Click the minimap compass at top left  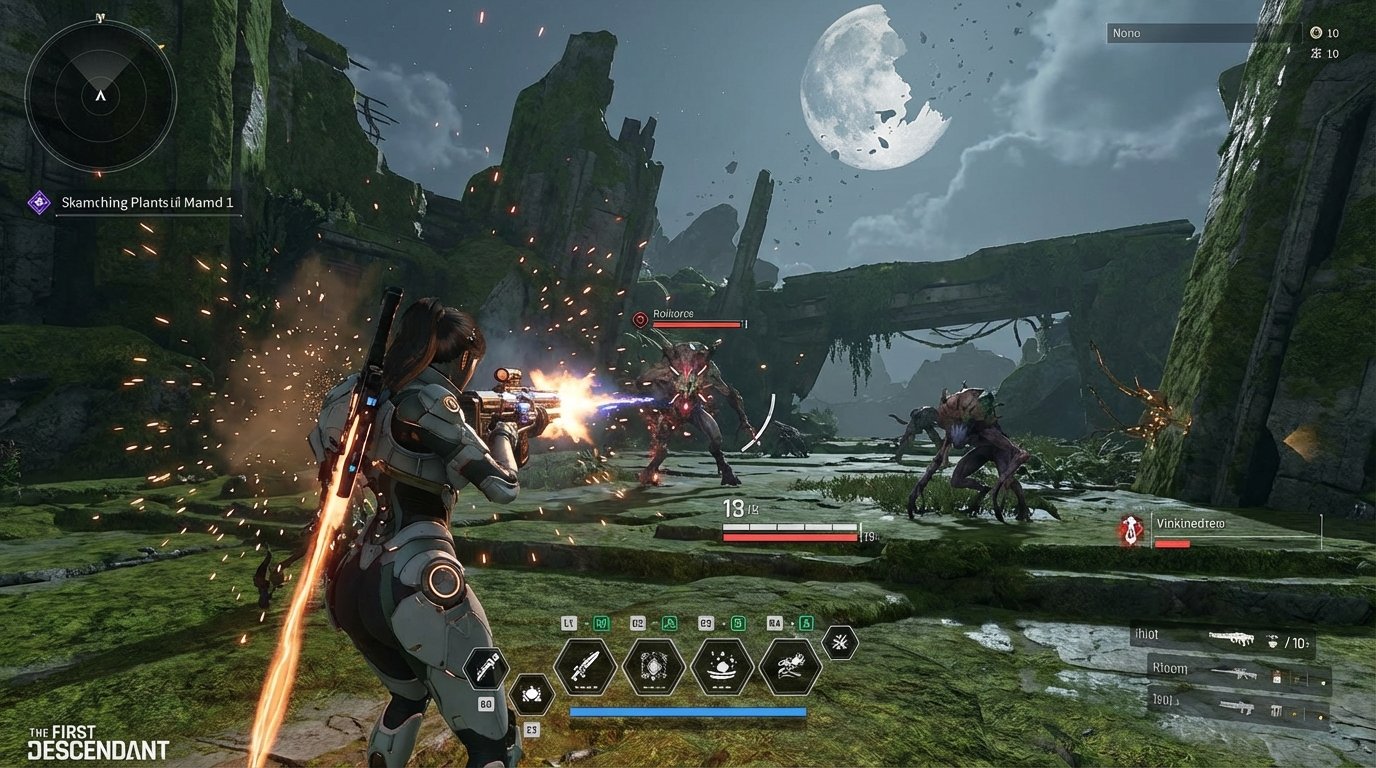pos(100,95)
